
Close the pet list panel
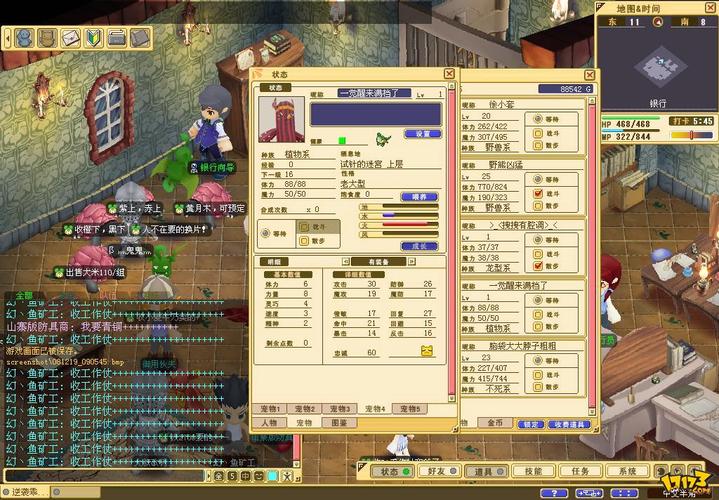[588, 74]
